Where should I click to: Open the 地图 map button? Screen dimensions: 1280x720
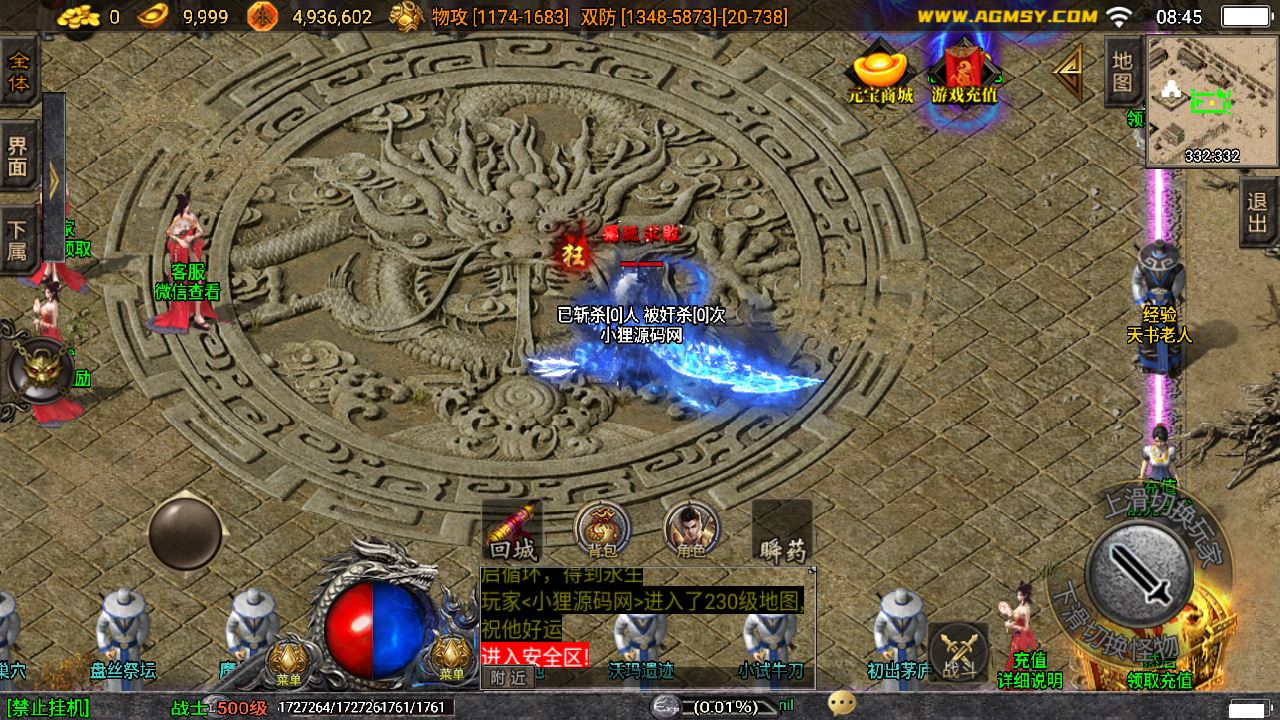[x=1123, y=73]
